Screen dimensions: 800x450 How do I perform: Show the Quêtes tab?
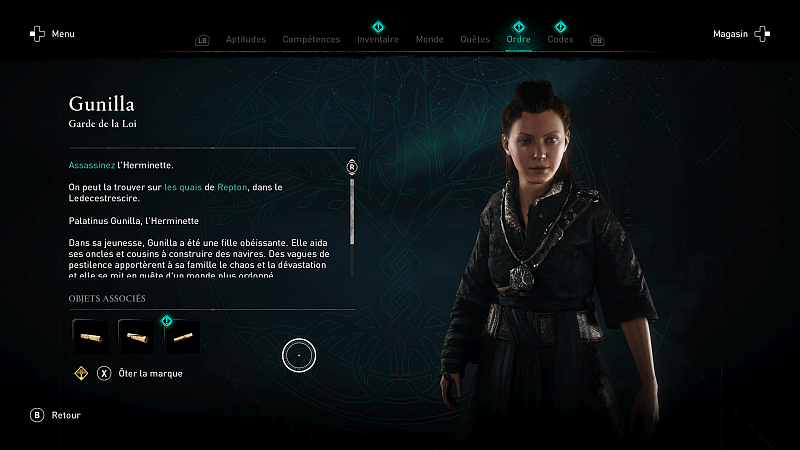tap(474, 40)
